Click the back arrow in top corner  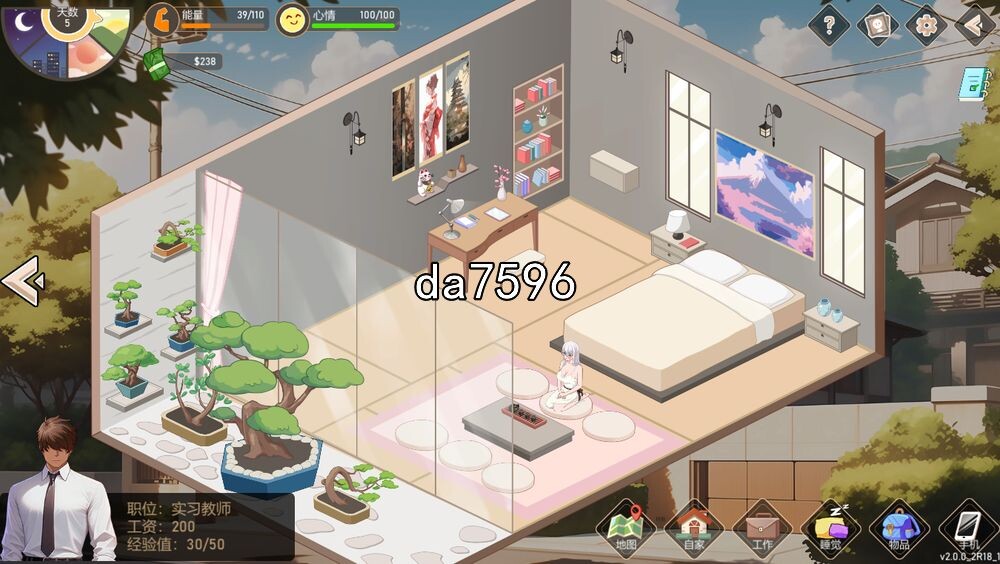974,24
